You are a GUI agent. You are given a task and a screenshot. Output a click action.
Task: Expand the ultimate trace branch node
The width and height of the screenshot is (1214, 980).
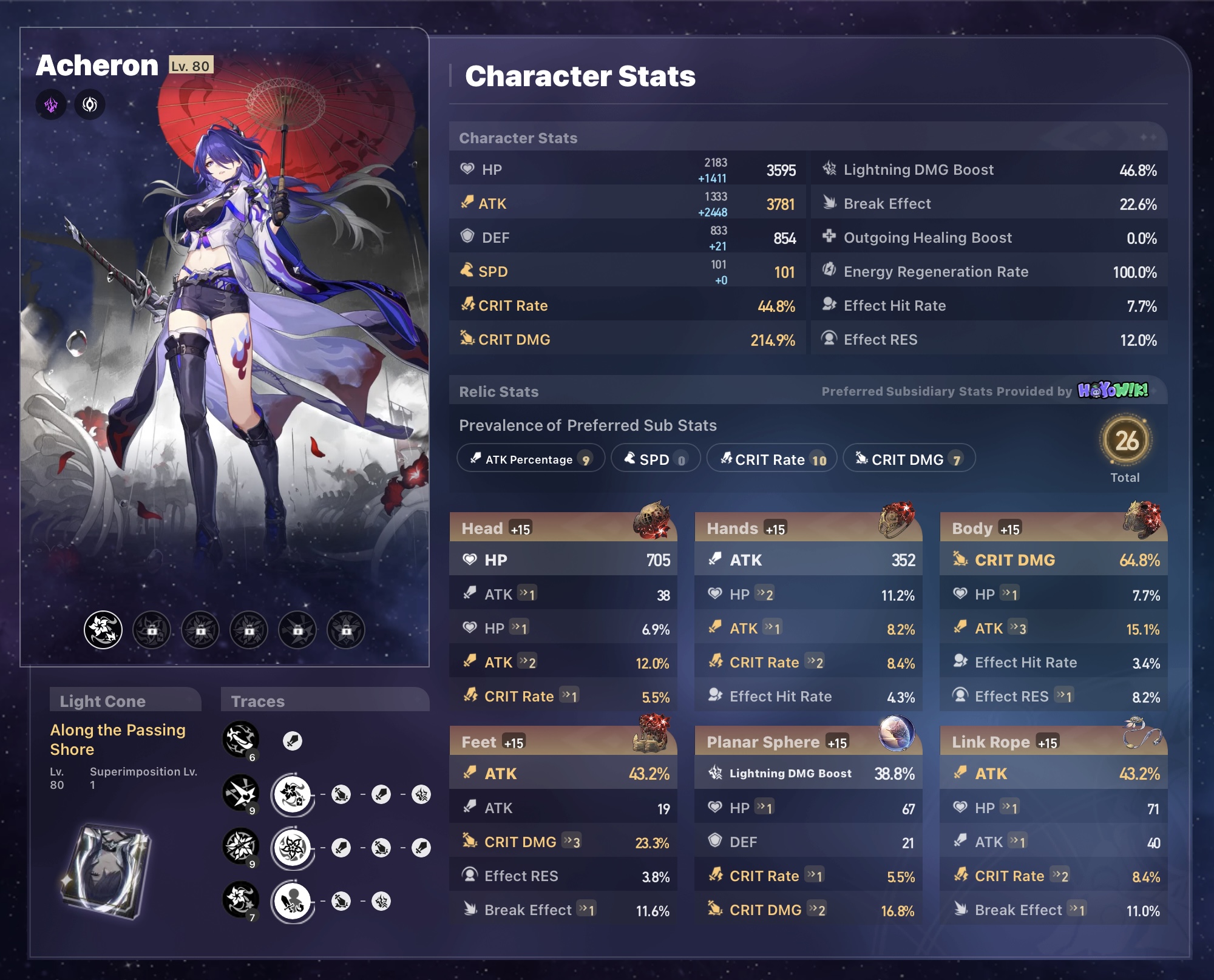(293, 848)
